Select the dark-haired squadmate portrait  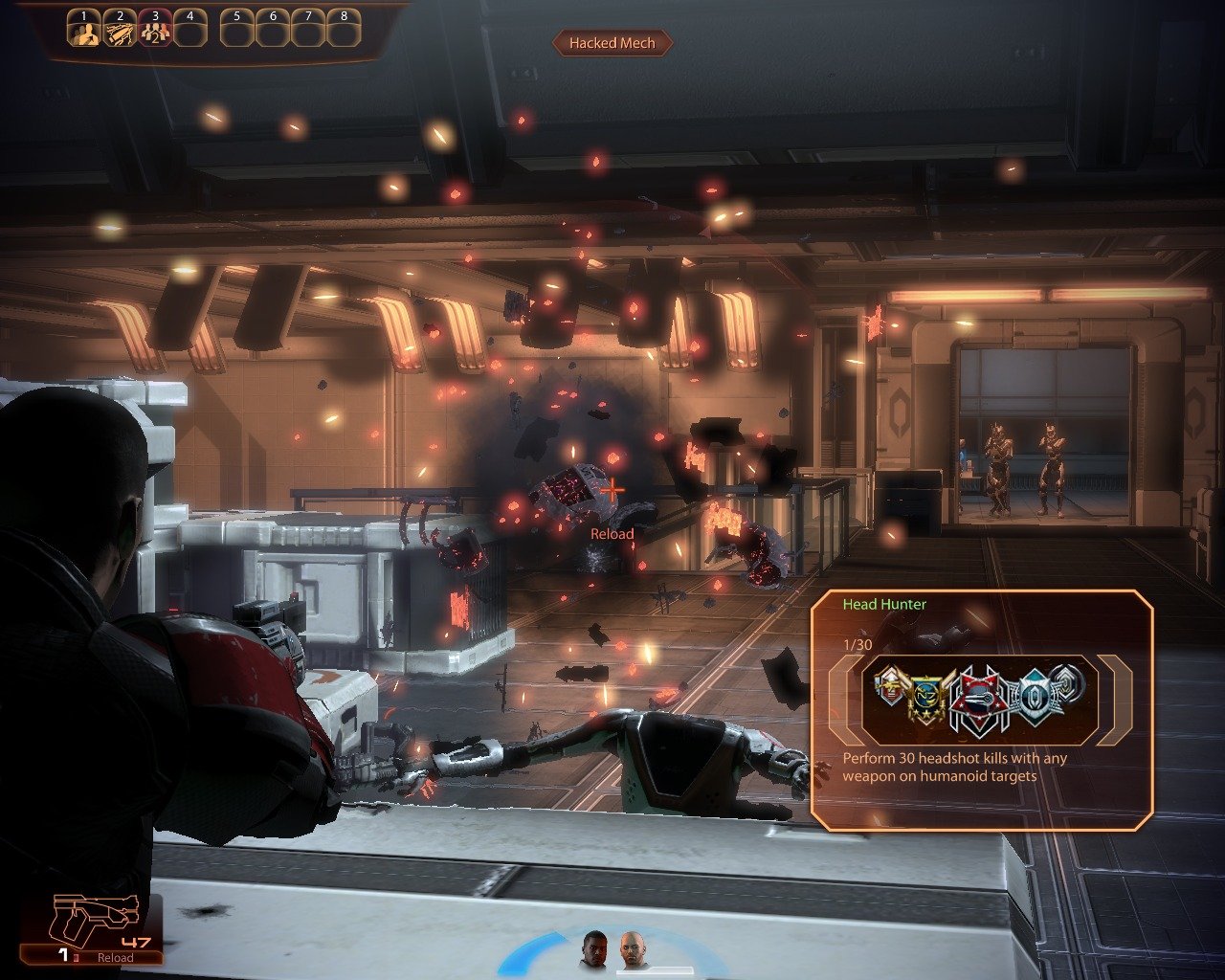point(595,948)
